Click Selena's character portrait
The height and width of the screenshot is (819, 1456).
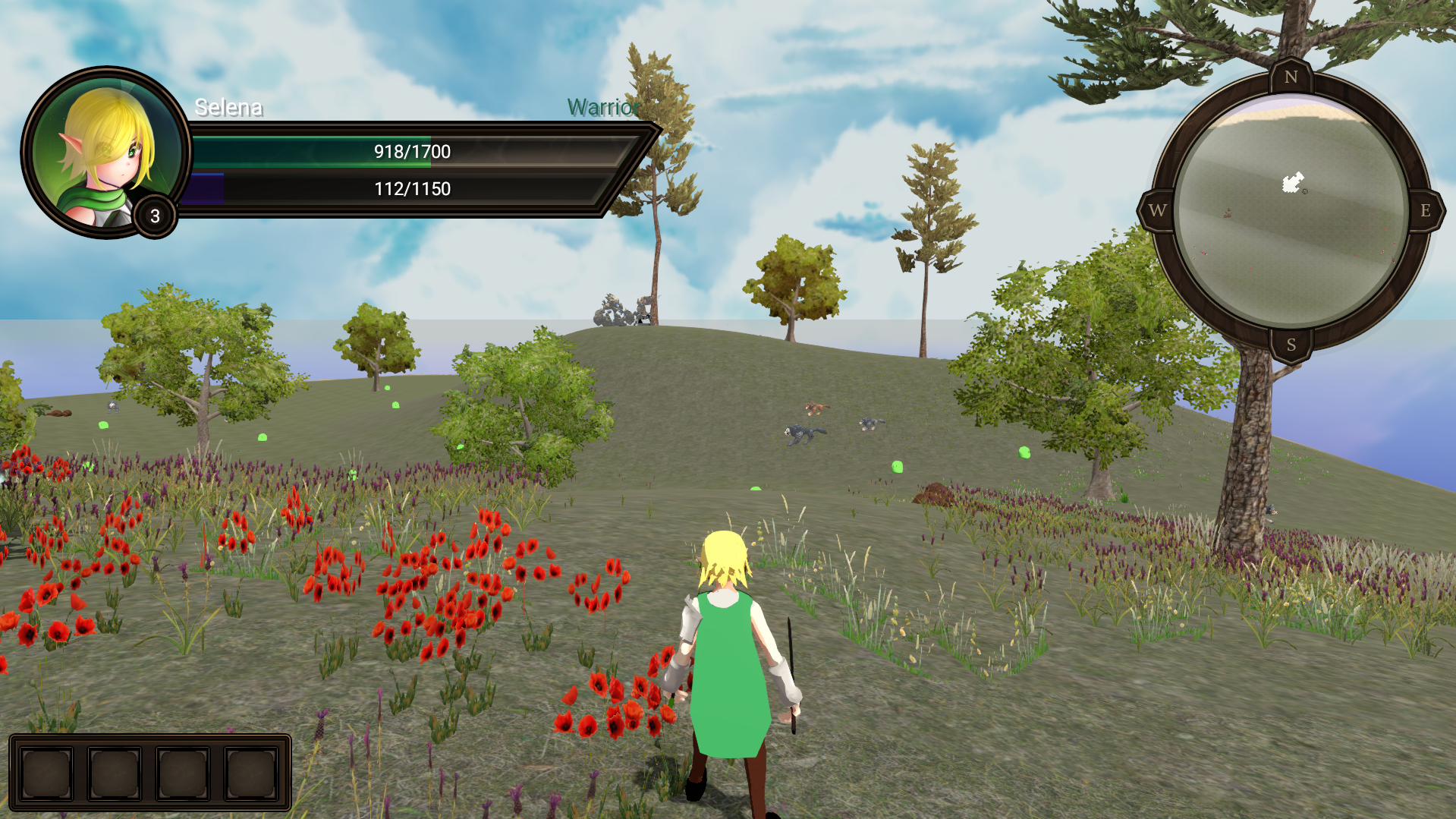pos(105,152)
